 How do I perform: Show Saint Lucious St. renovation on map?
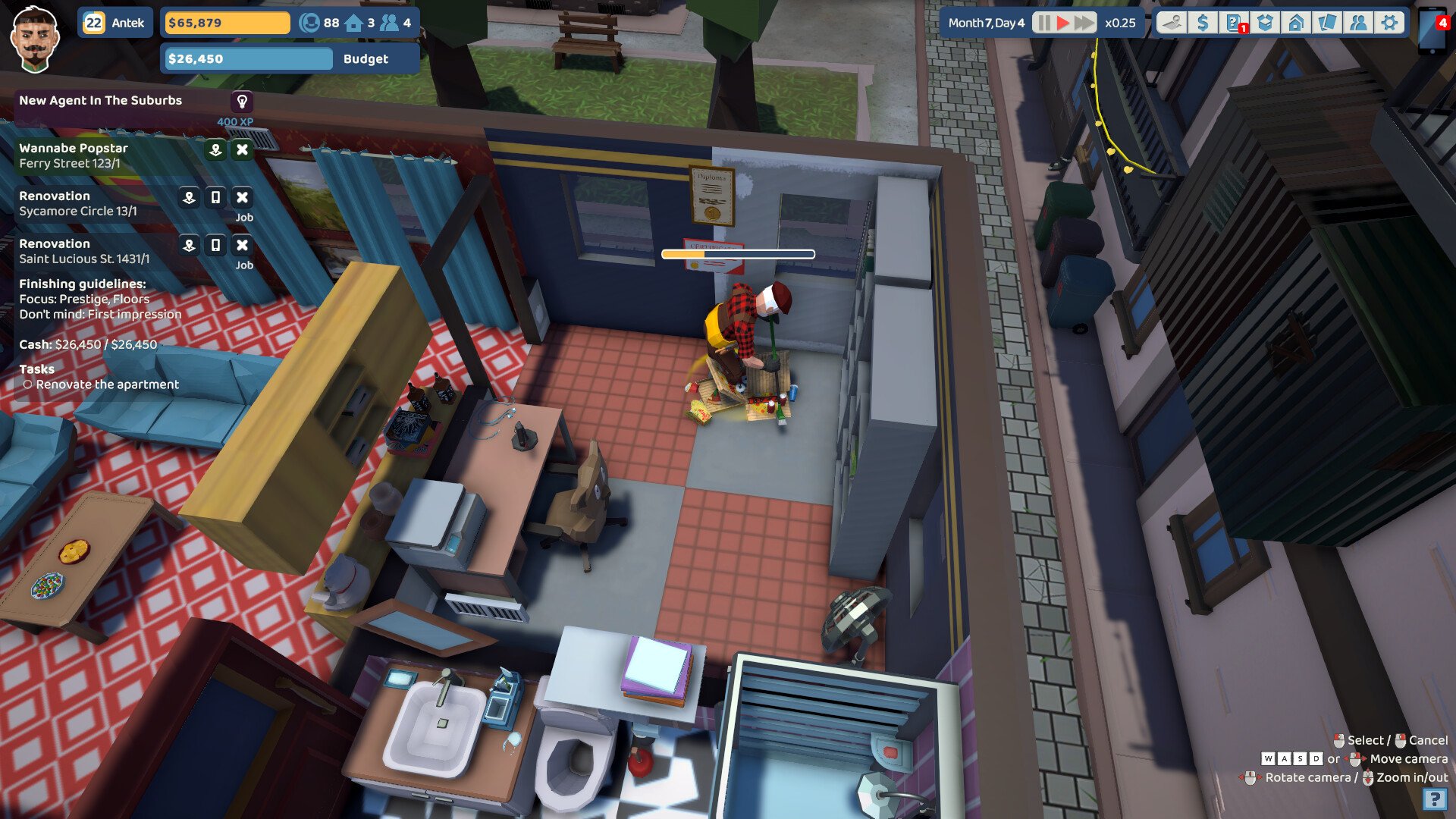tap(189, 245)
